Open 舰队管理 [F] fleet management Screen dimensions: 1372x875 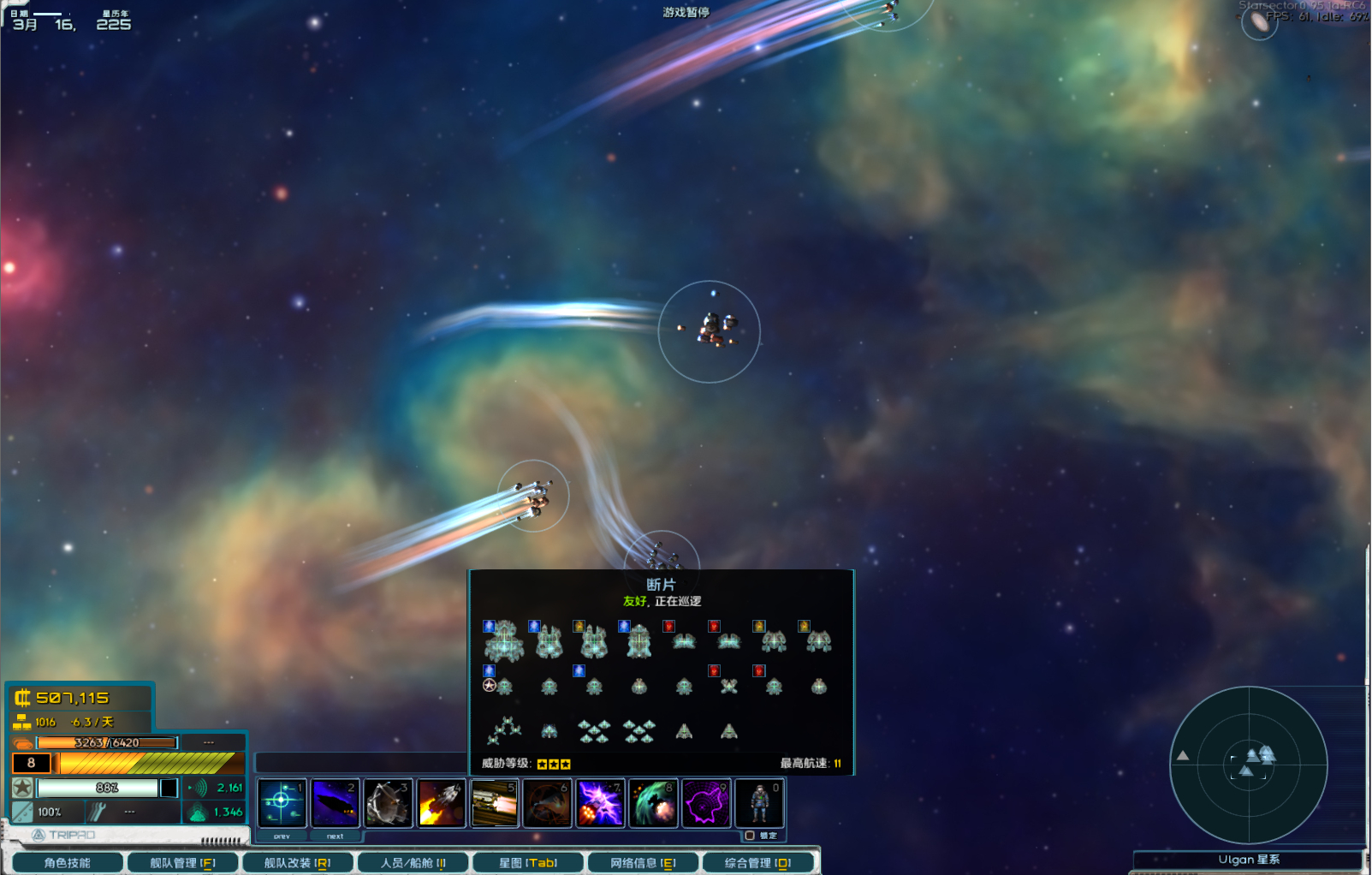(182, 862)
